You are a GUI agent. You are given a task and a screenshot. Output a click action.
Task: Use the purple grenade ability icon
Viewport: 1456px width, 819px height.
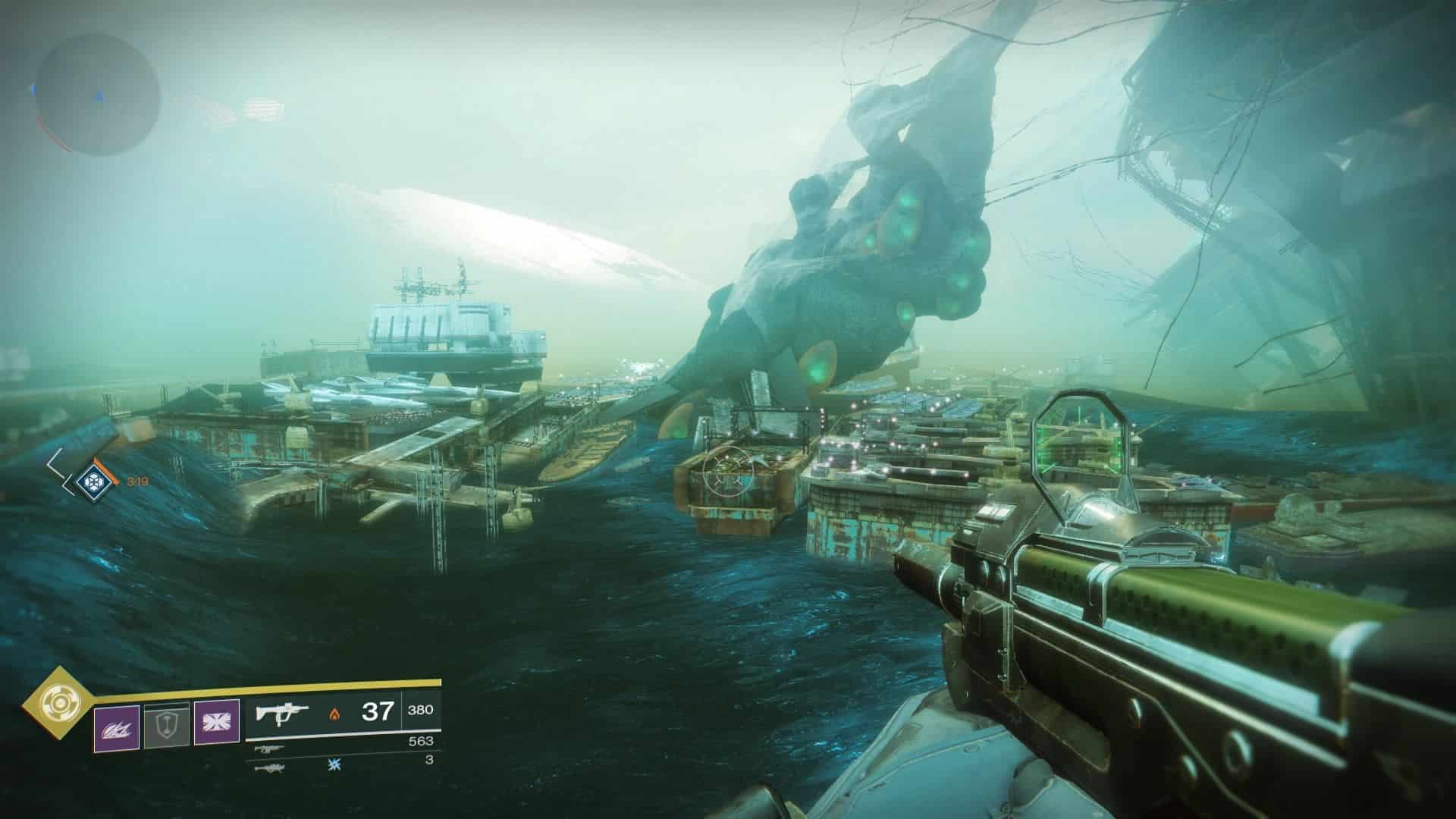[x=116, y=728]
